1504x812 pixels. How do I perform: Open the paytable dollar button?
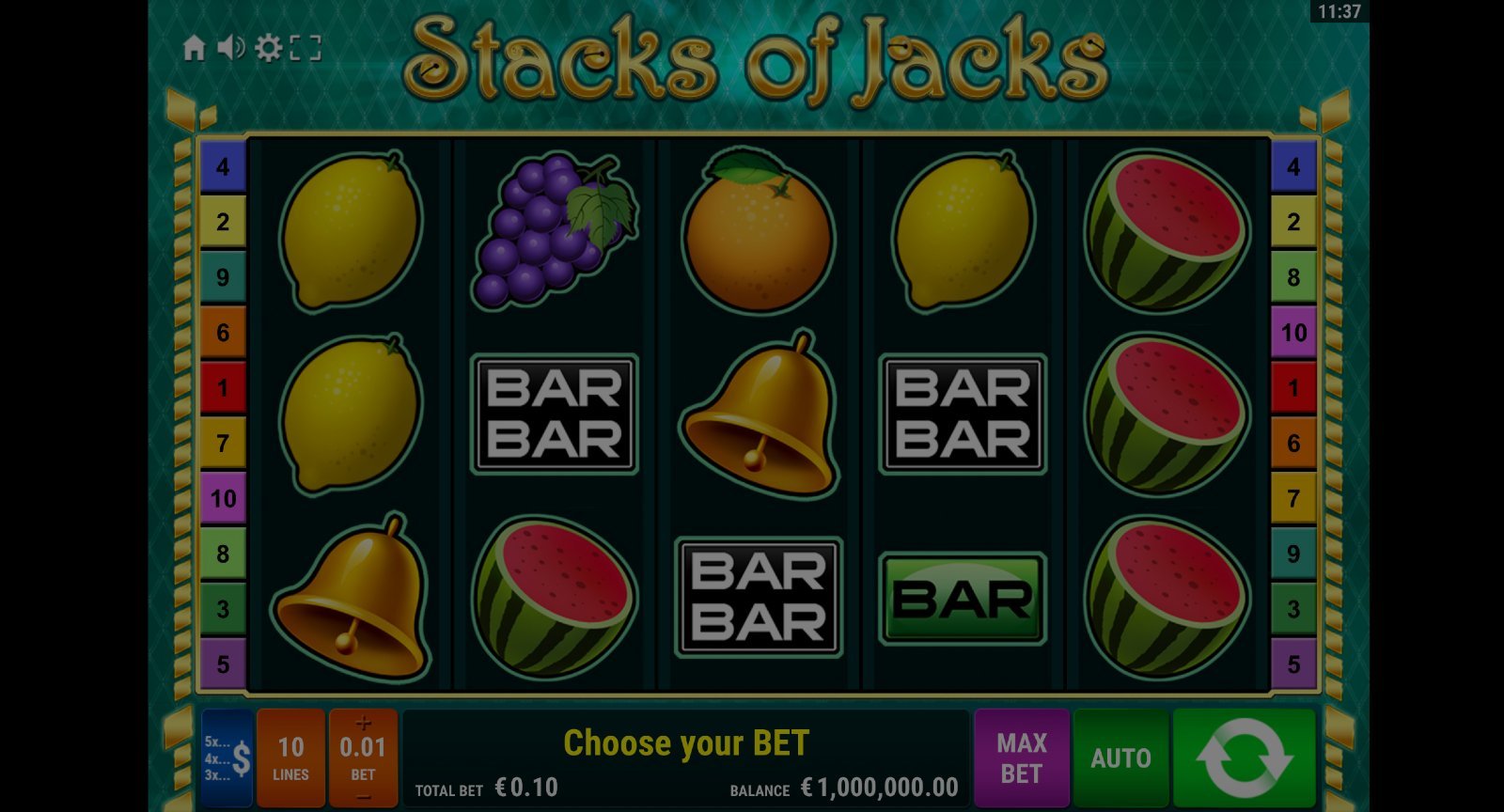pos(227,757)
